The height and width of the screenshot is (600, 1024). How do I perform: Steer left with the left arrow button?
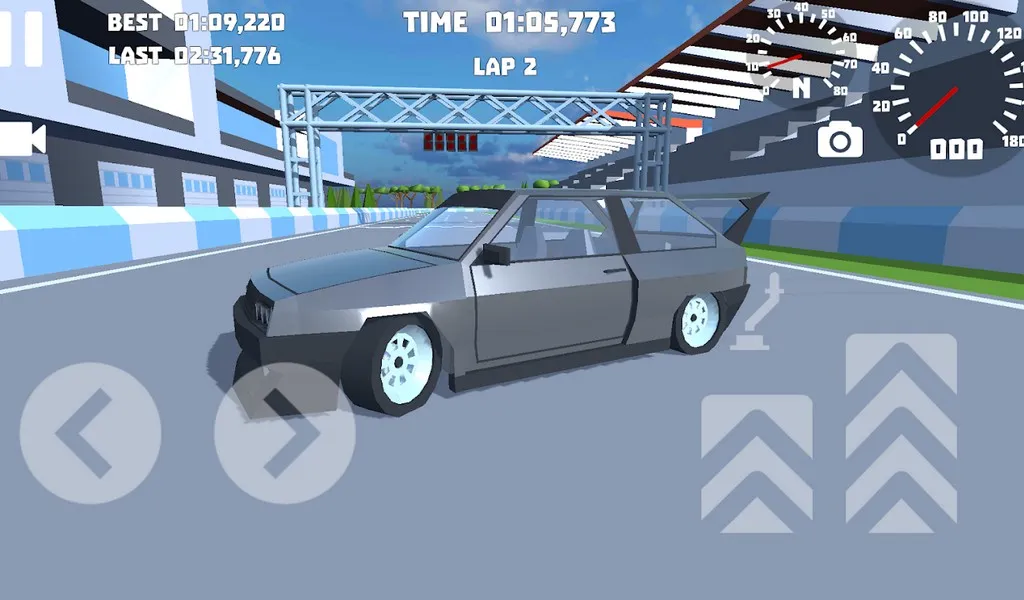coord(90,433)
